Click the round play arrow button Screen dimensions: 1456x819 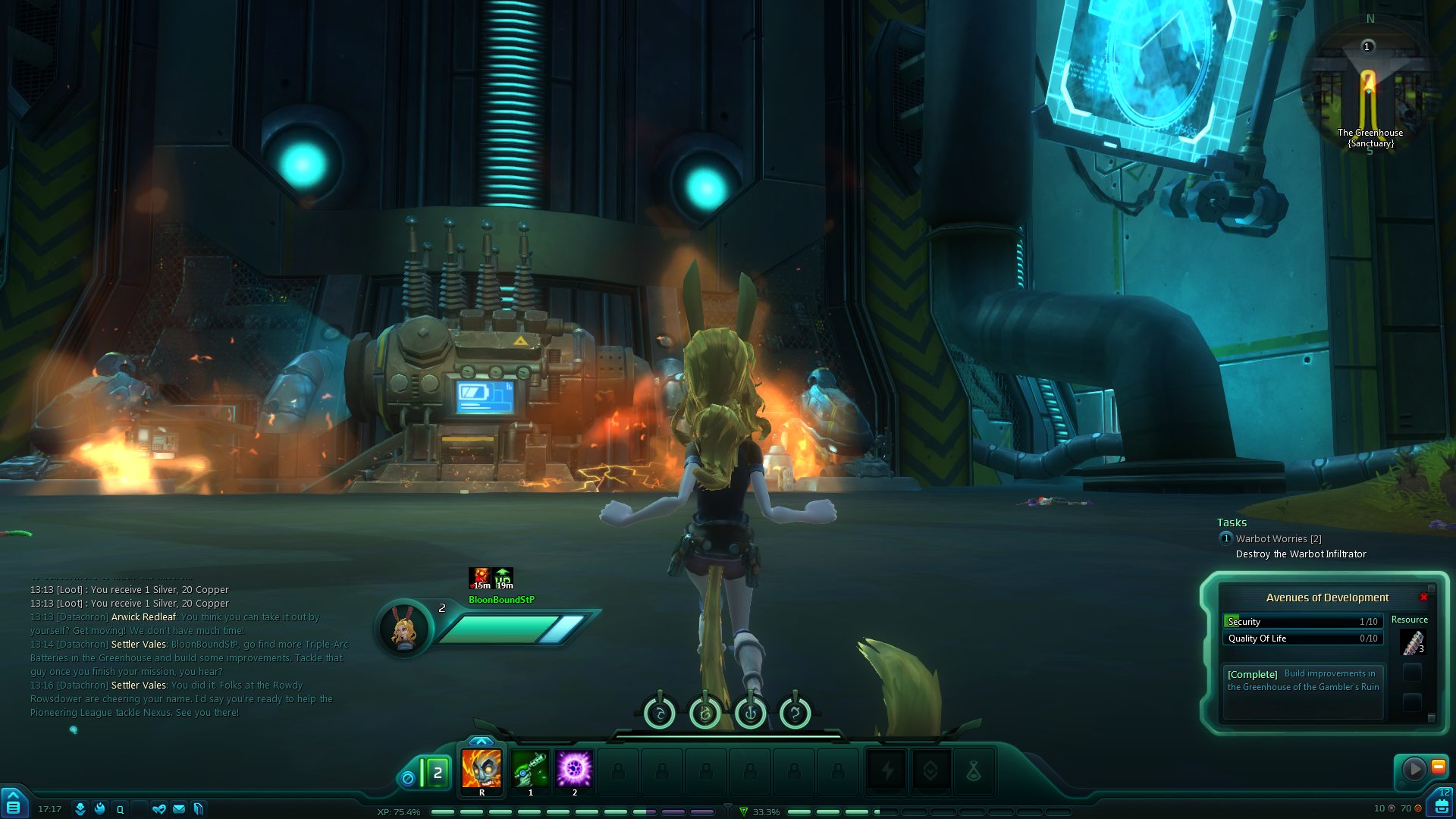pos(1414,769)
